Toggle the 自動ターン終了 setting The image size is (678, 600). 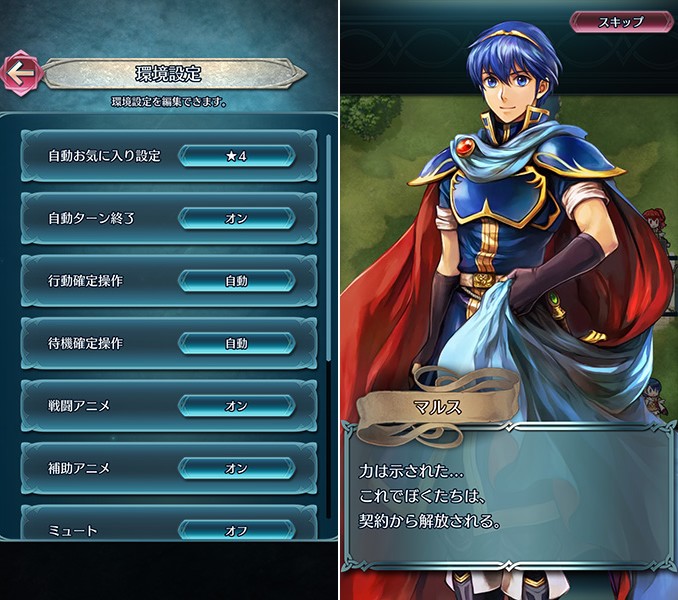236,219
